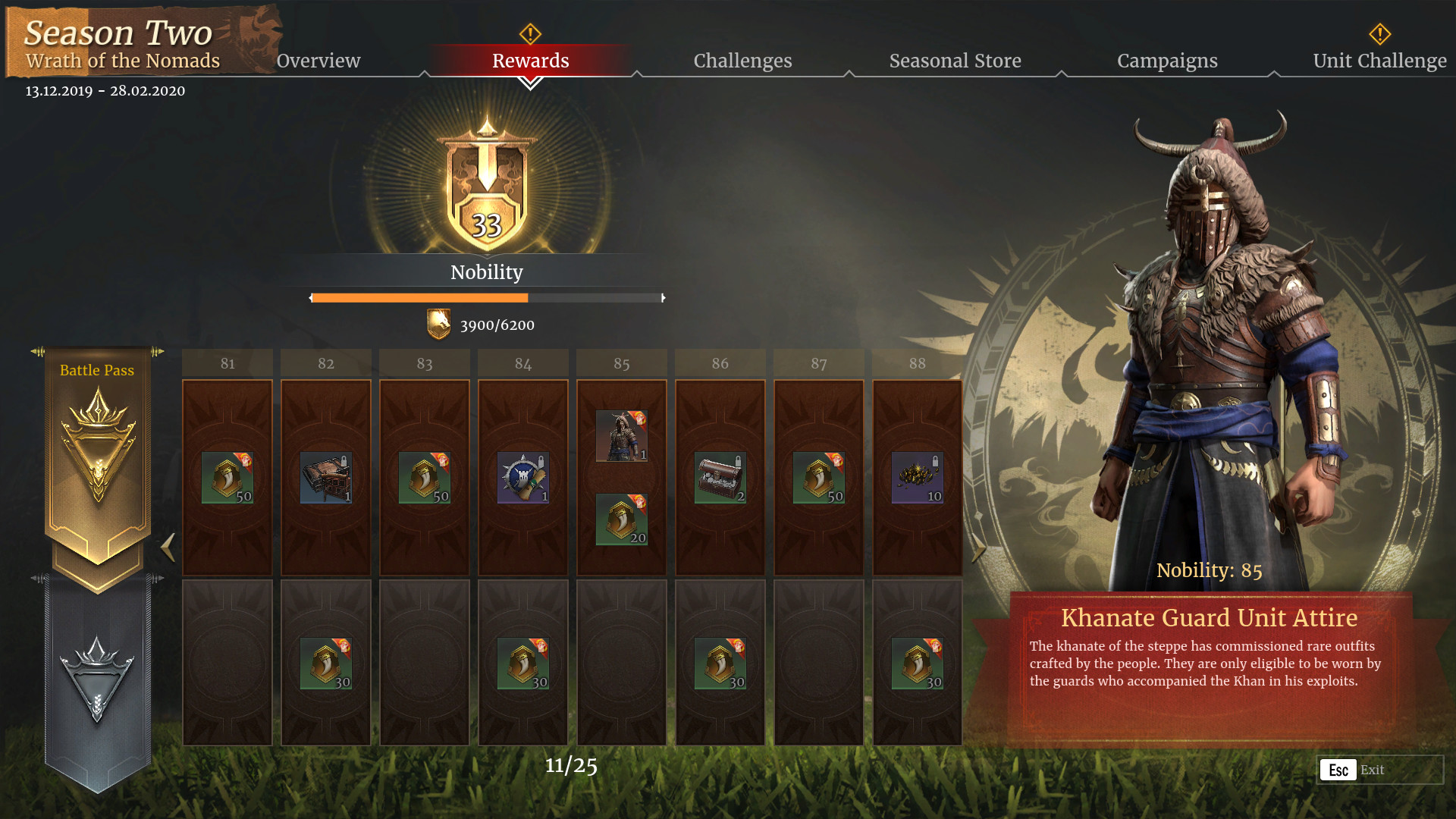
Task: Click the furniture reward in tier 82
Action: pyautogui.click(x=325, y=476)
